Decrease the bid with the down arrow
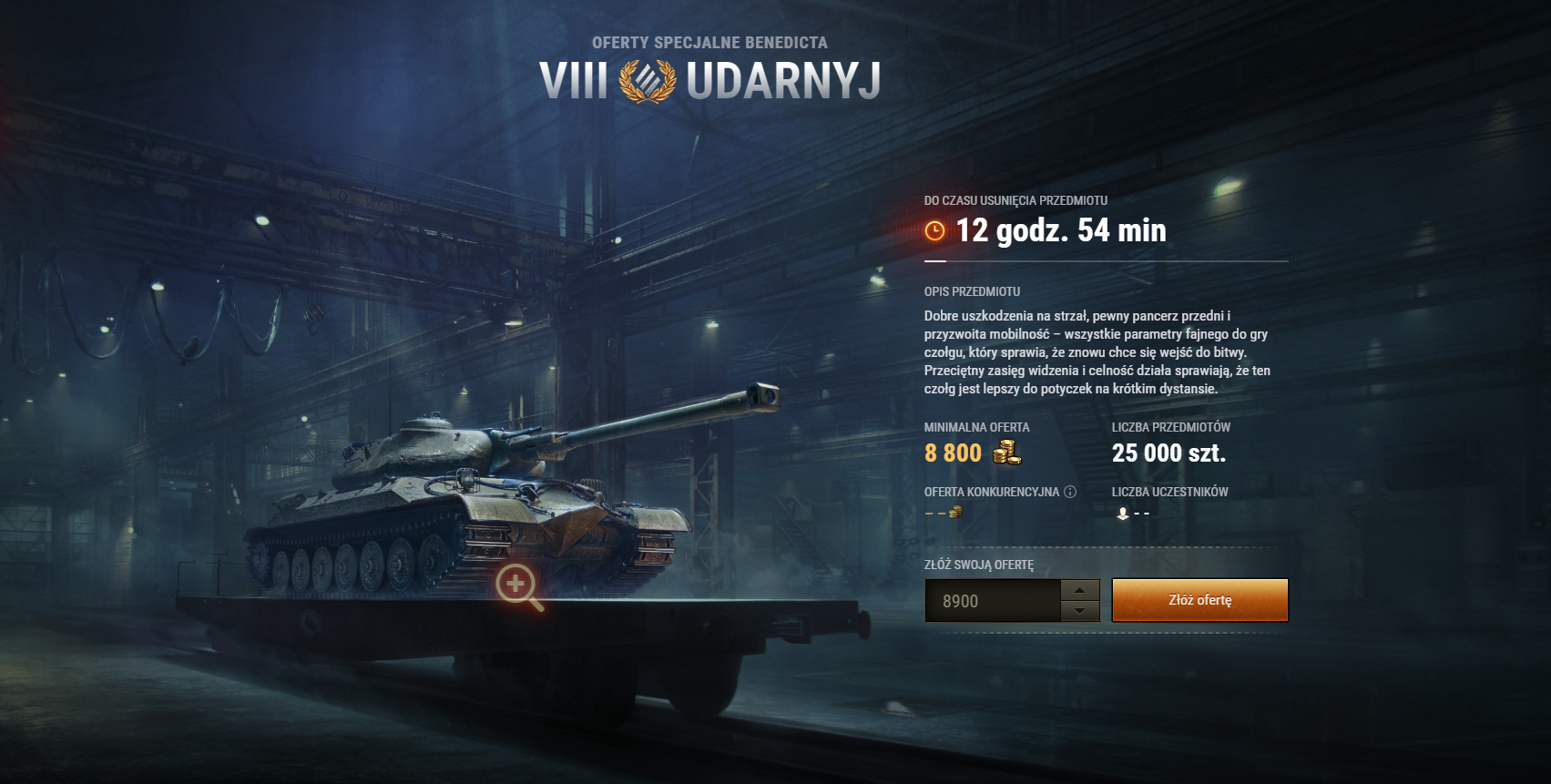This screenshot has height=784, width=1551. click(x=1080, y=611)
